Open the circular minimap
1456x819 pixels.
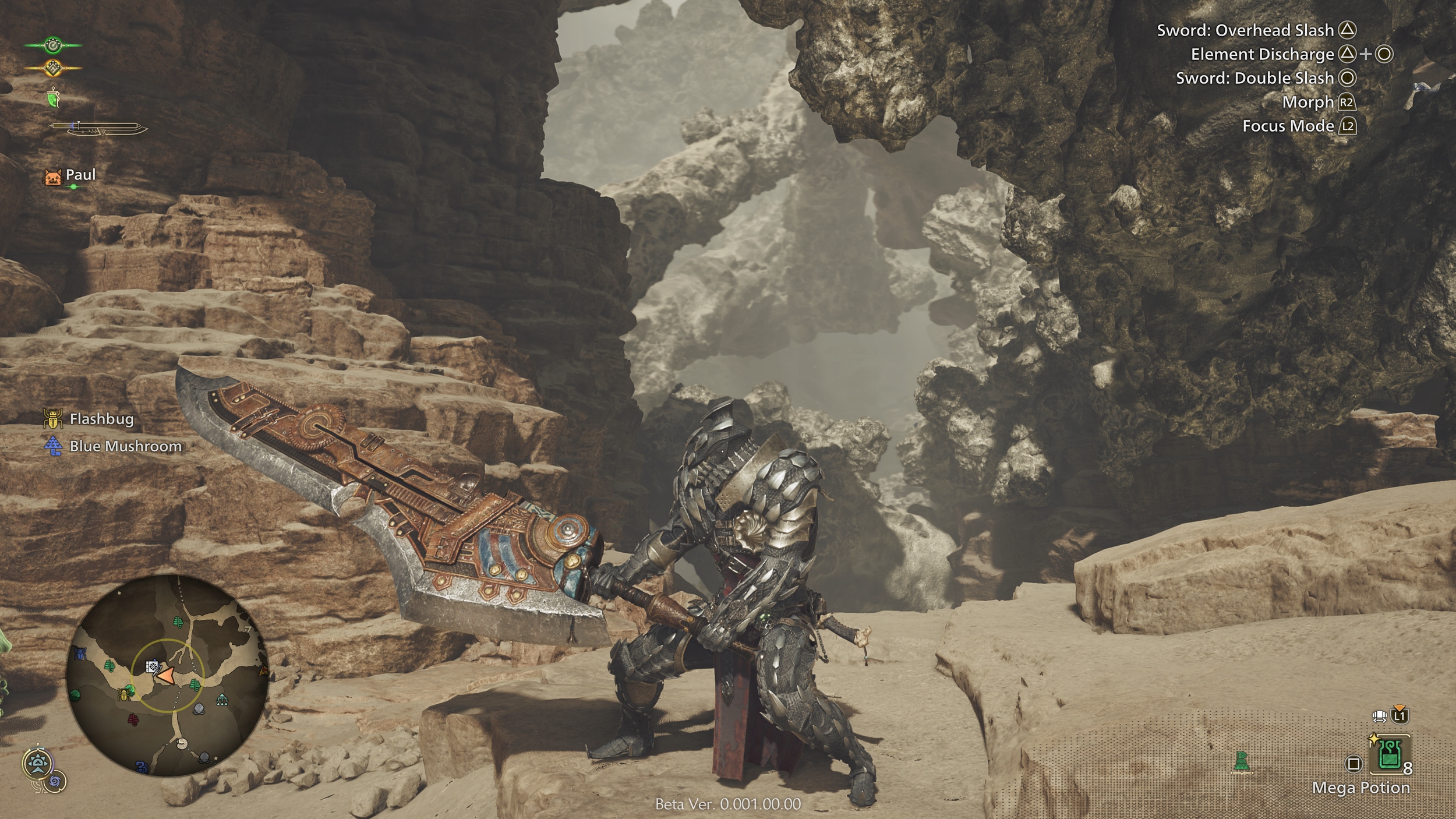tap(167, 676)
